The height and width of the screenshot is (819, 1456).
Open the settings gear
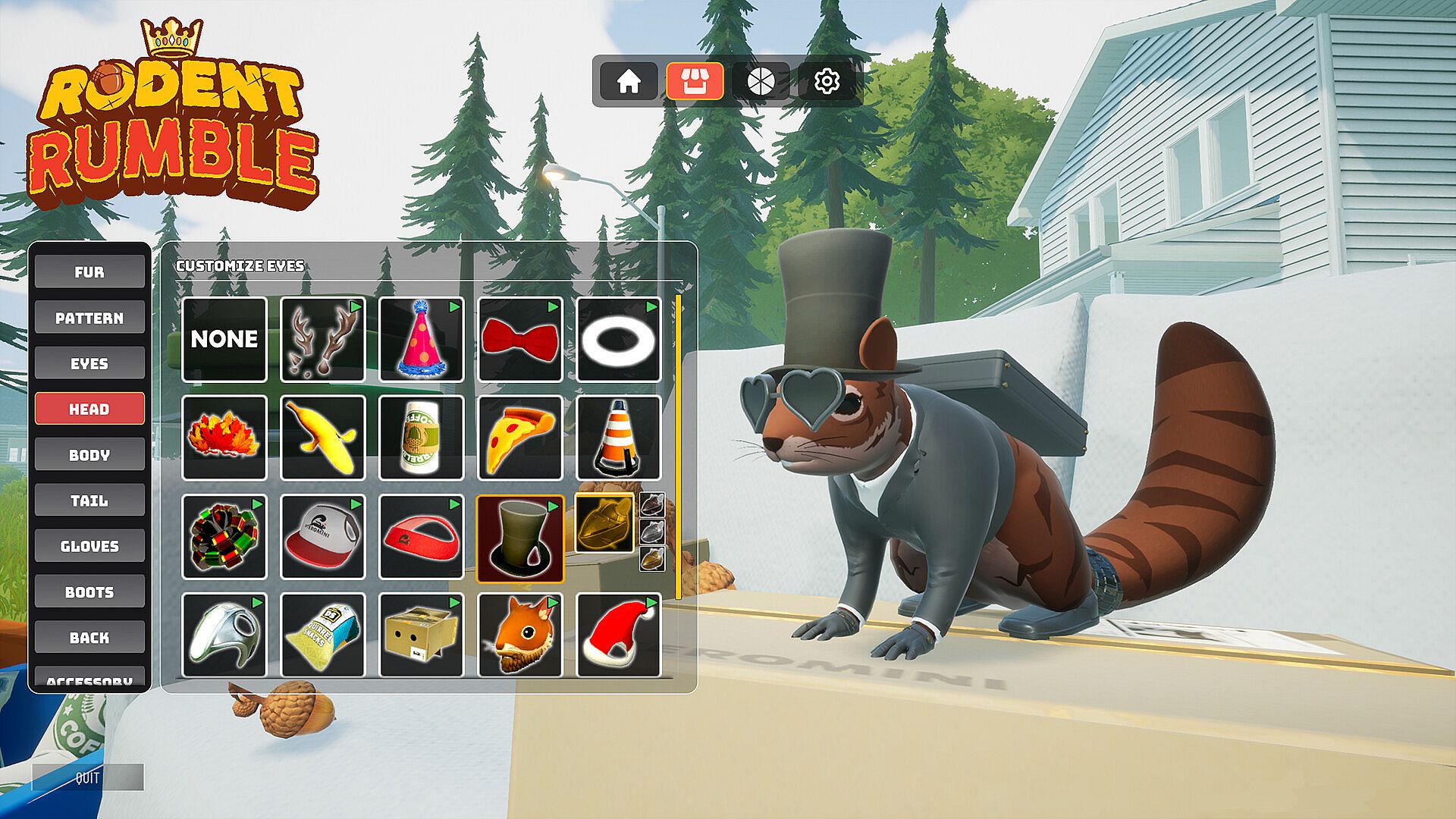[x=827, y=81]
